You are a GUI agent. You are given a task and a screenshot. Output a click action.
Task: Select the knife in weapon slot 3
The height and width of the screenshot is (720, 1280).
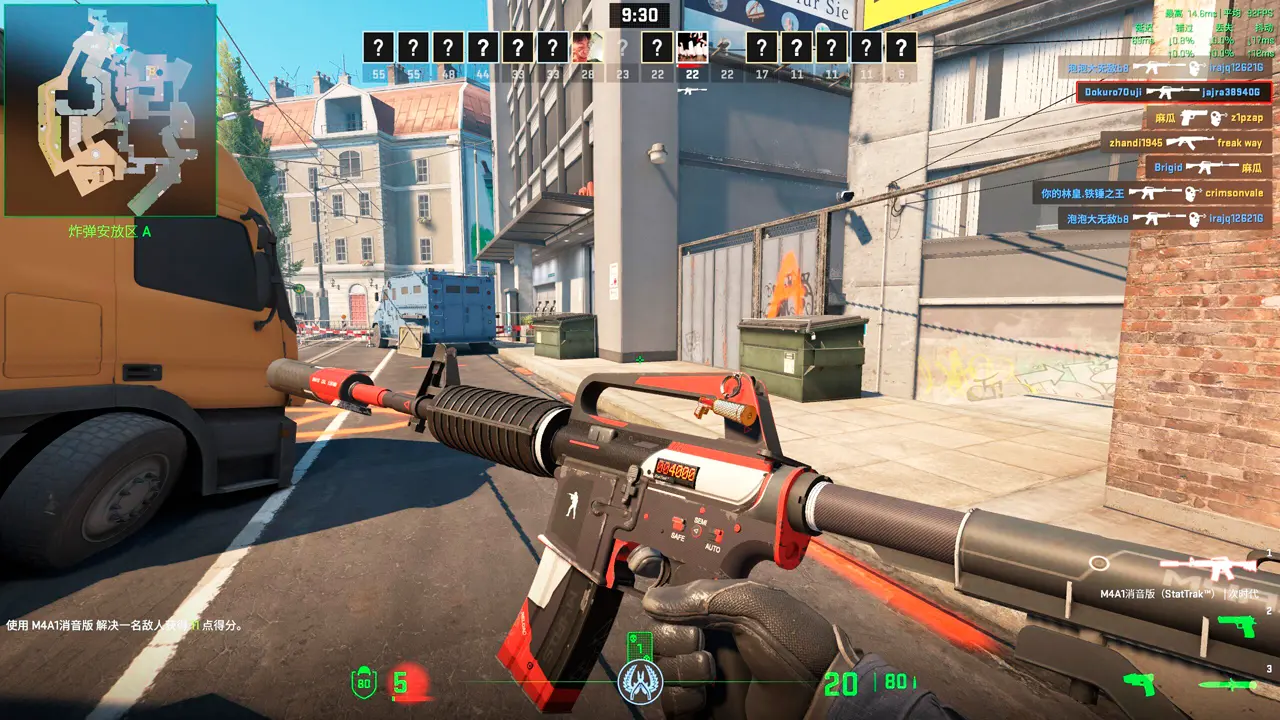pyautogui.click(x=1230, y=685)
